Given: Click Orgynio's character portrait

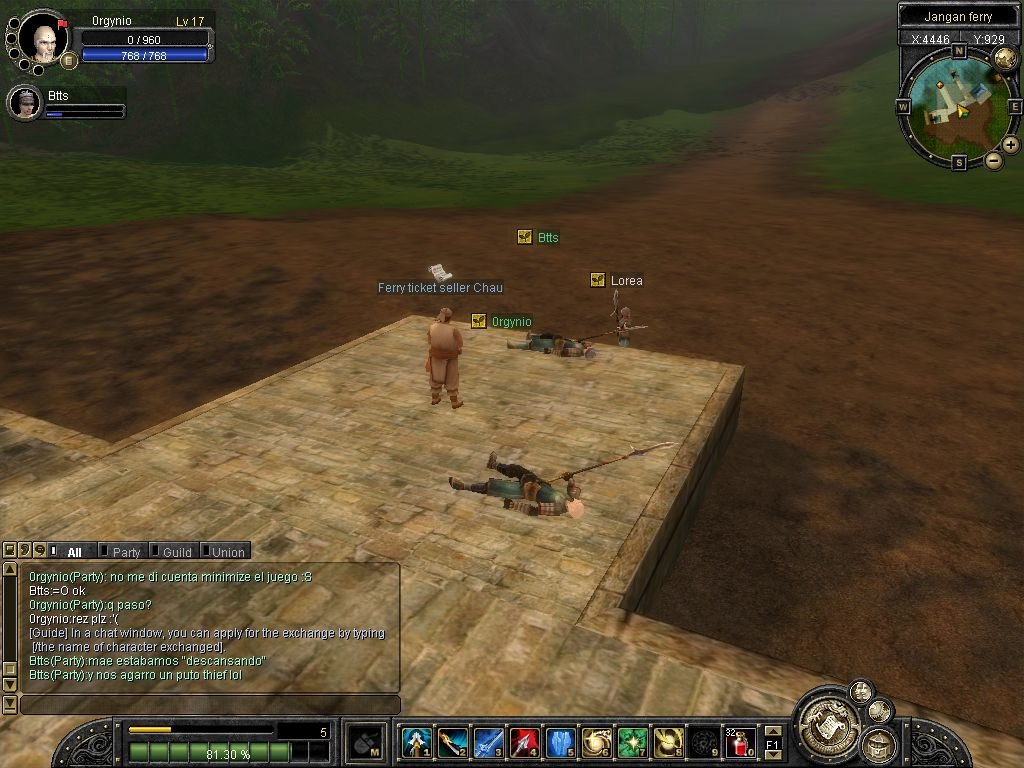Looking at the screenshot, I should pos(43,39).
